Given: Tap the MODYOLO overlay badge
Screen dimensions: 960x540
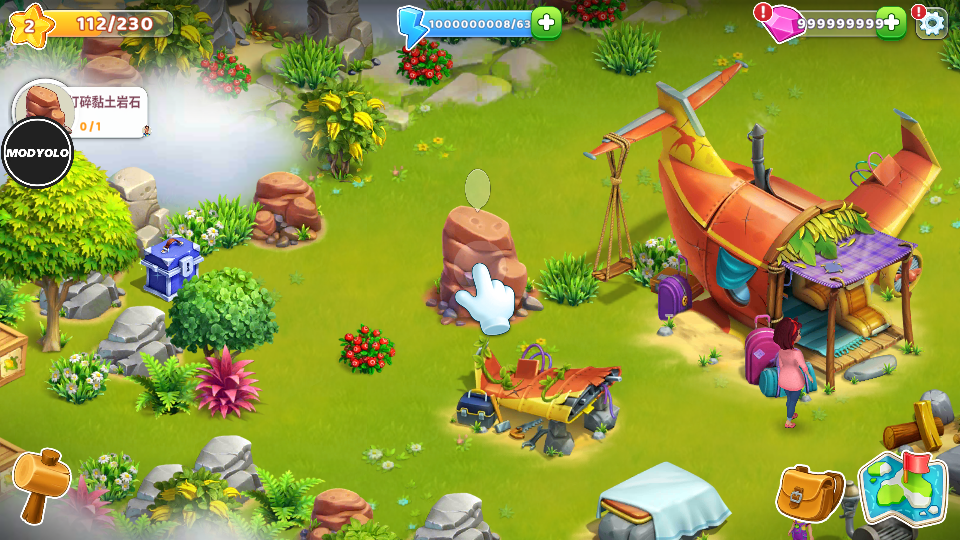Looking at the screenshot, I should point(37,152).
